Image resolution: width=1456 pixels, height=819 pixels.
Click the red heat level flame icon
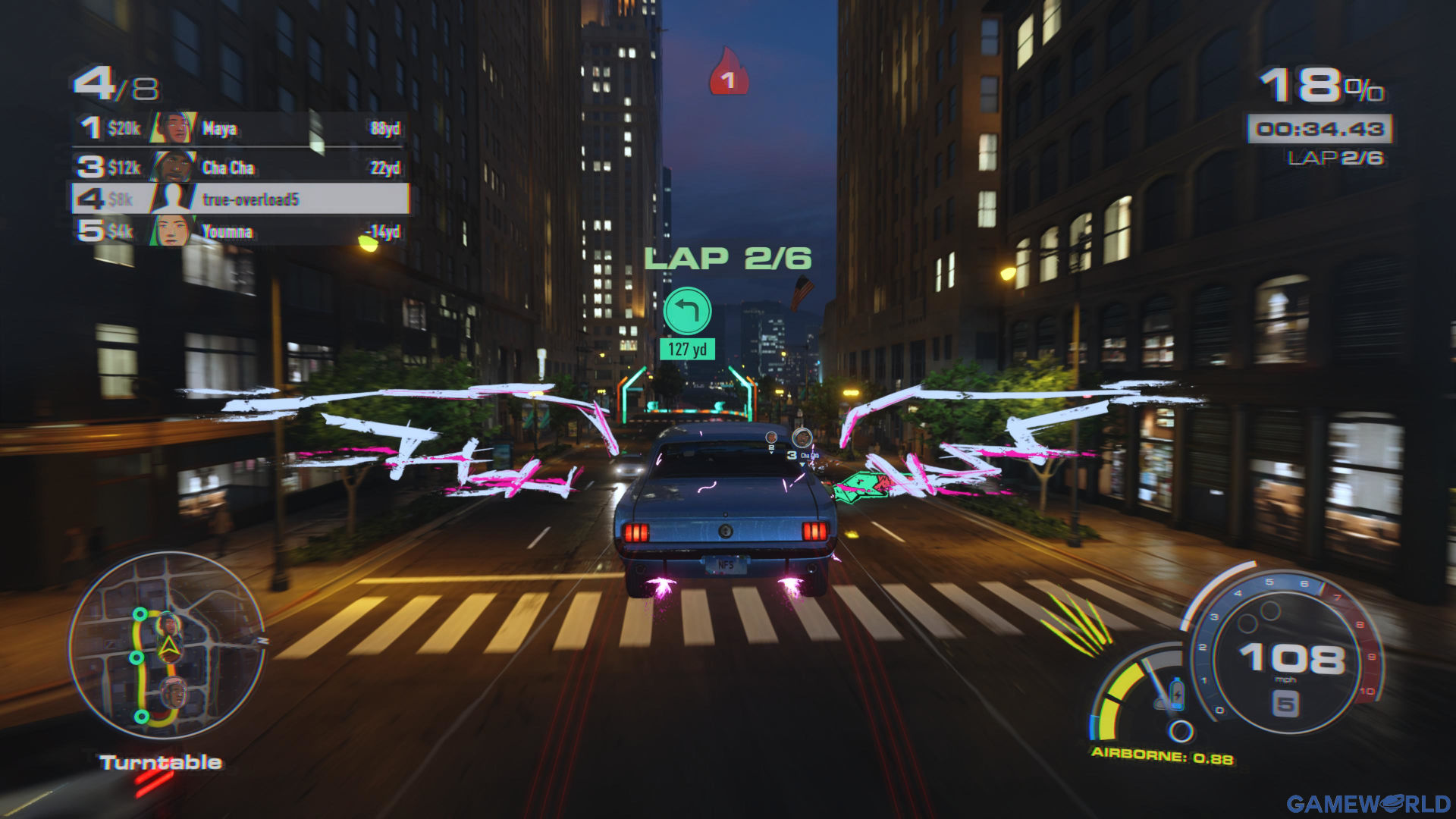728,73
